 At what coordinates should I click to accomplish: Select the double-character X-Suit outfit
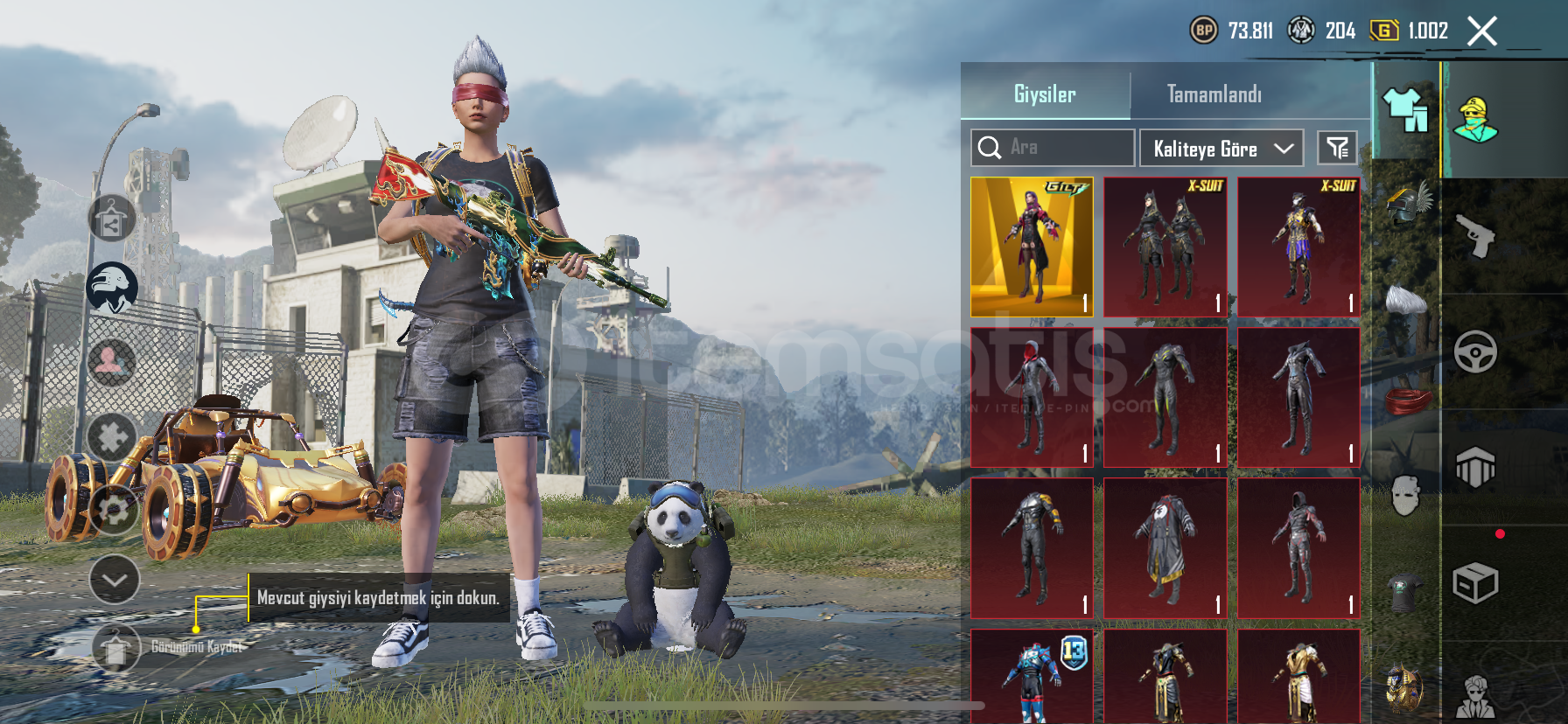(x=1165, y=247)
